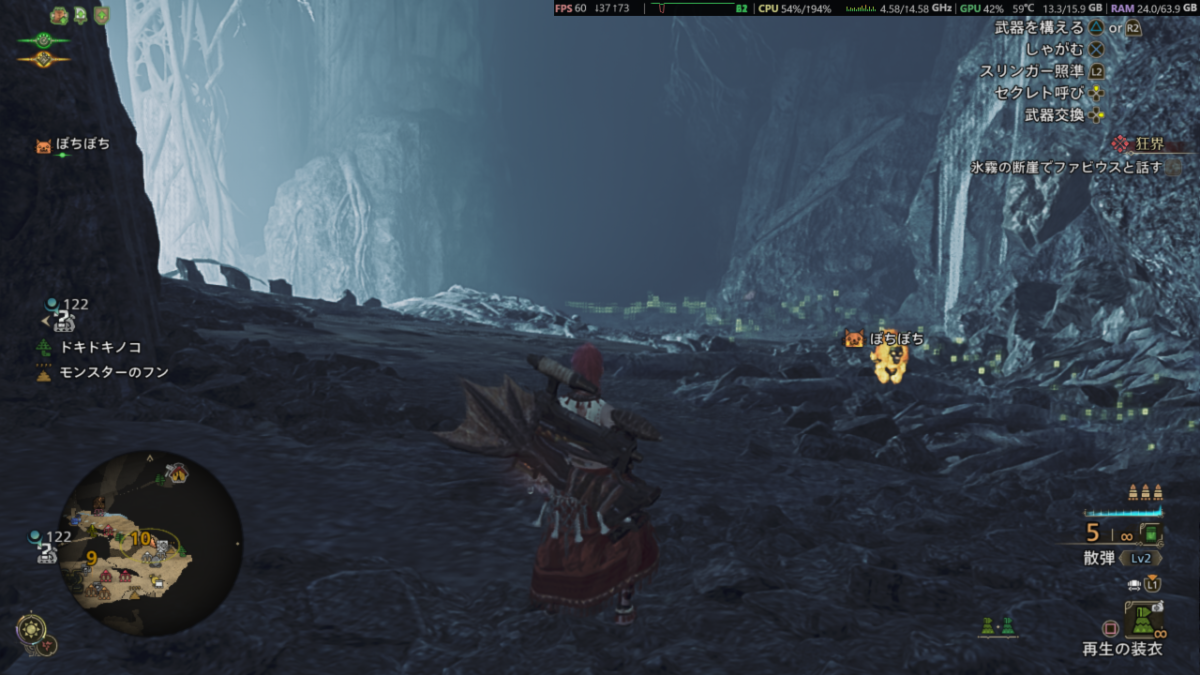Select the ドキドキノコ tracked item entry
The height and width of the screenshot is (675, 1200).
tap(100, 347)
